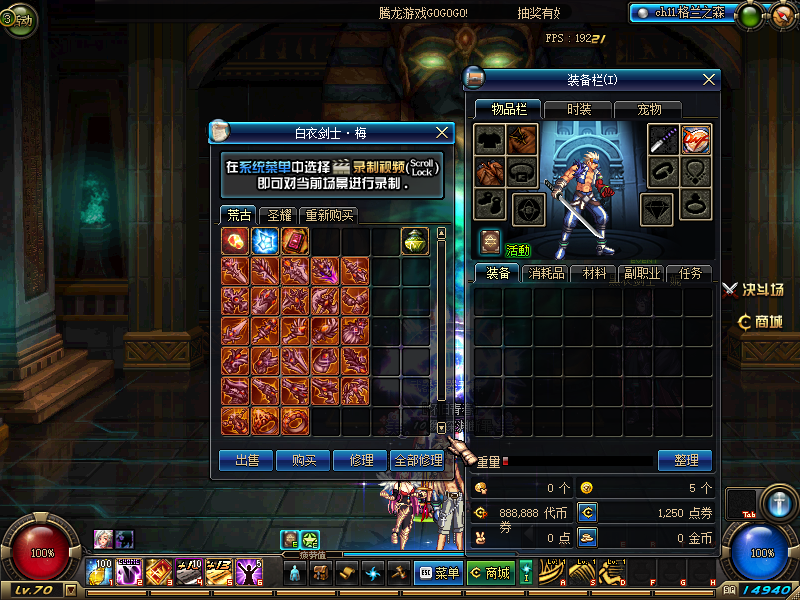
Task: Open the 菜单 menu button
Action: click(x=437, y=573)
